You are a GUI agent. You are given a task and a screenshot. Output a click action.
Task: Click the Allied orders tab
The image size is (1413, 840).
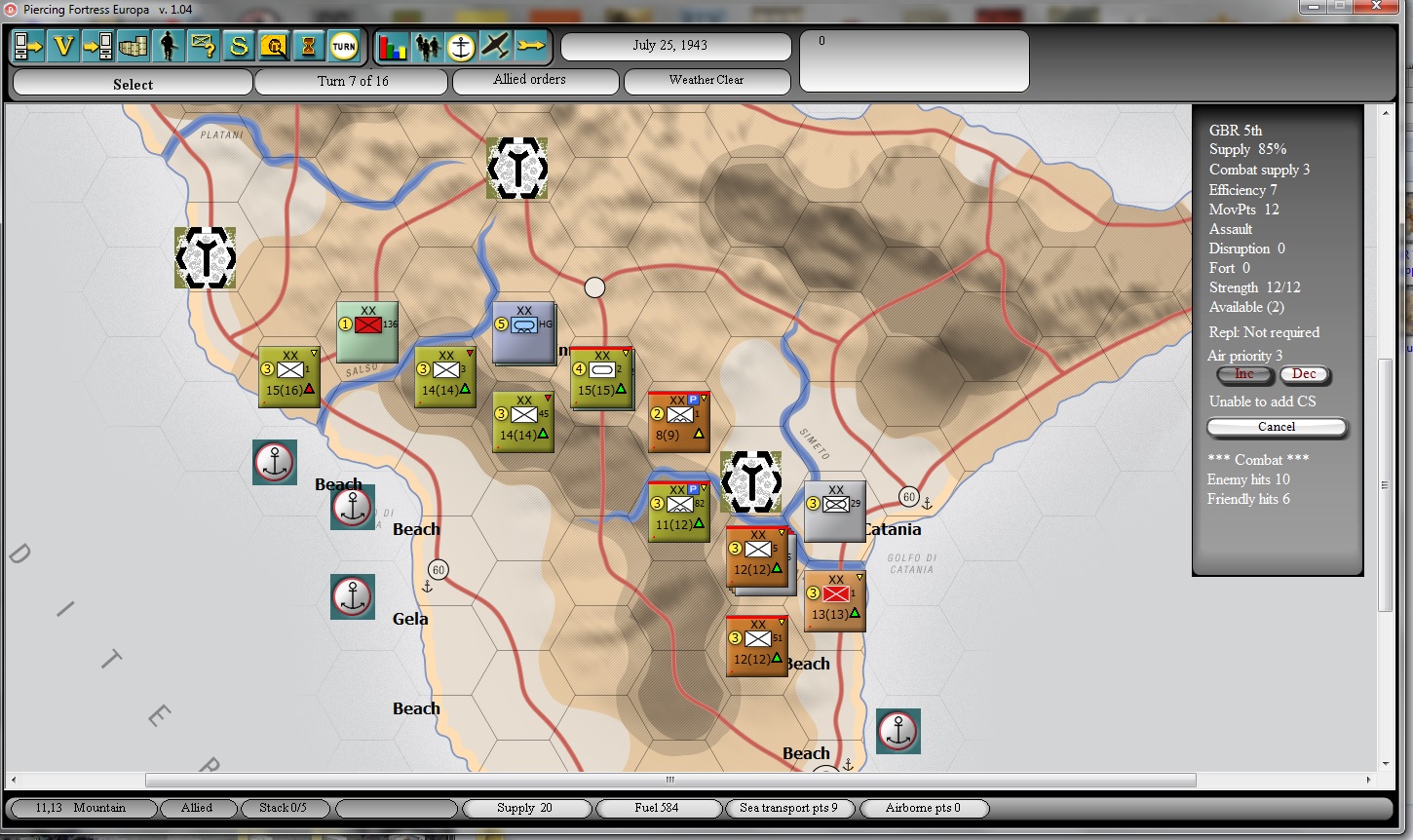tap(535, 81)
